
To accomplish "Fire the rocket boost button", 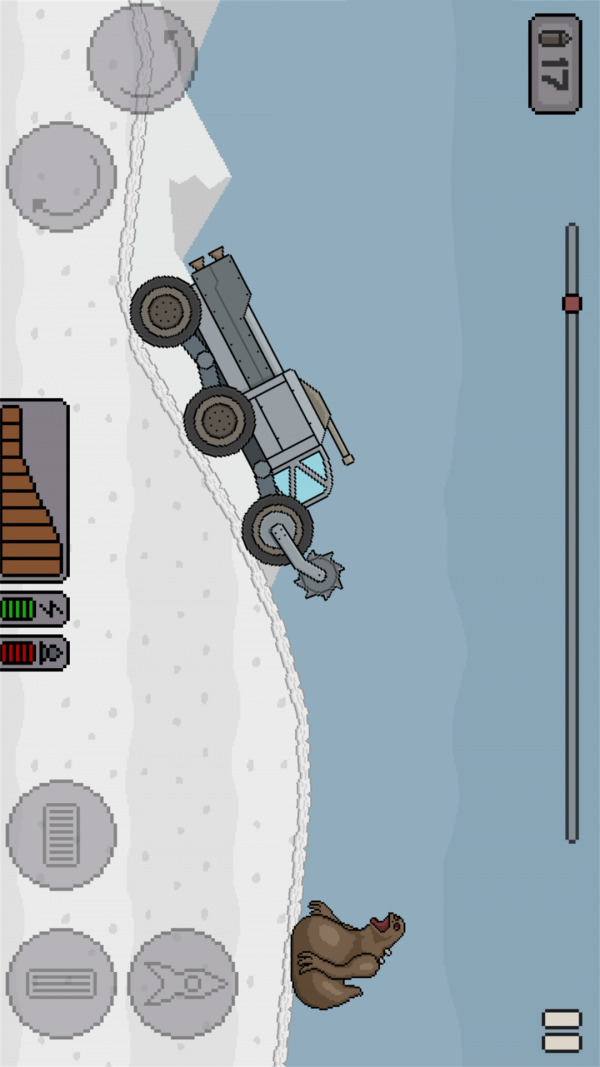I will pos(183,983).
